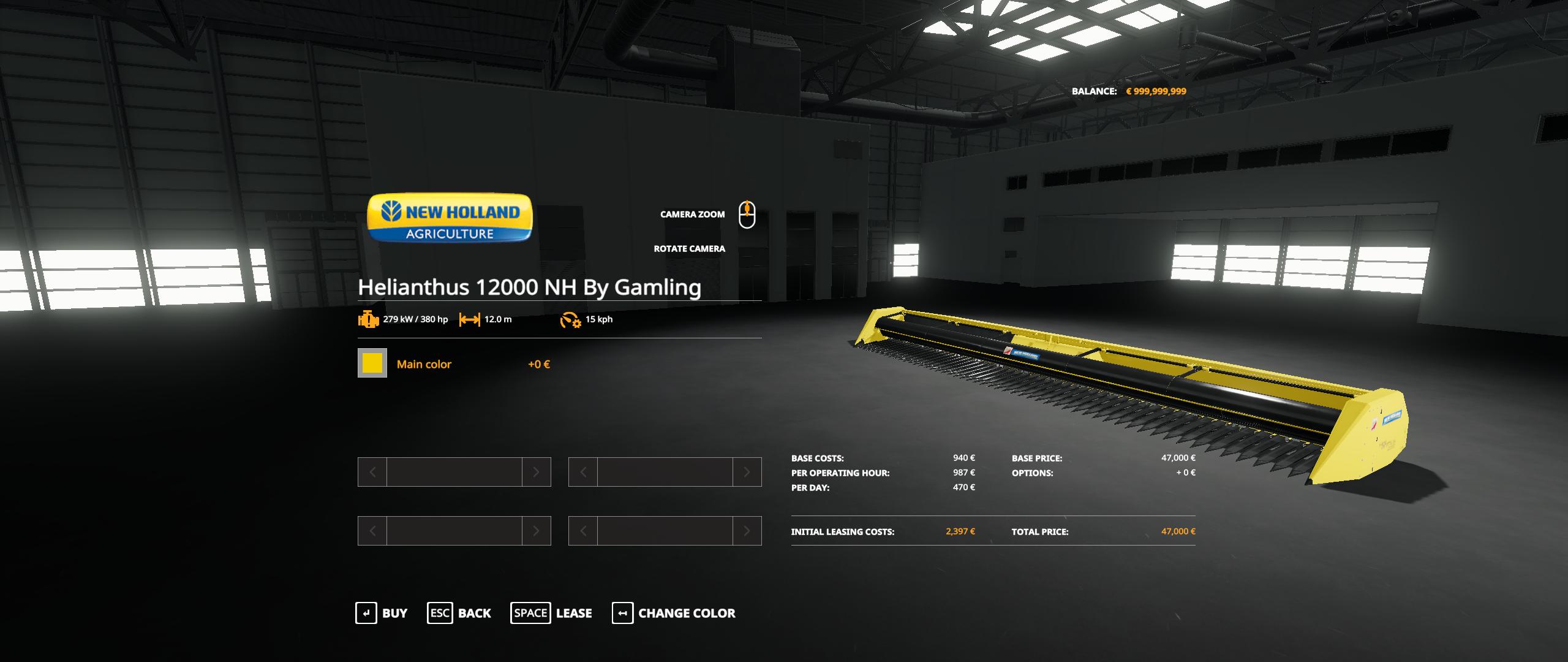The image size is (1568, 662).
Task: Buy the Helianthus 12000 header
Action: pyautogui.click(x=381, y=613)
